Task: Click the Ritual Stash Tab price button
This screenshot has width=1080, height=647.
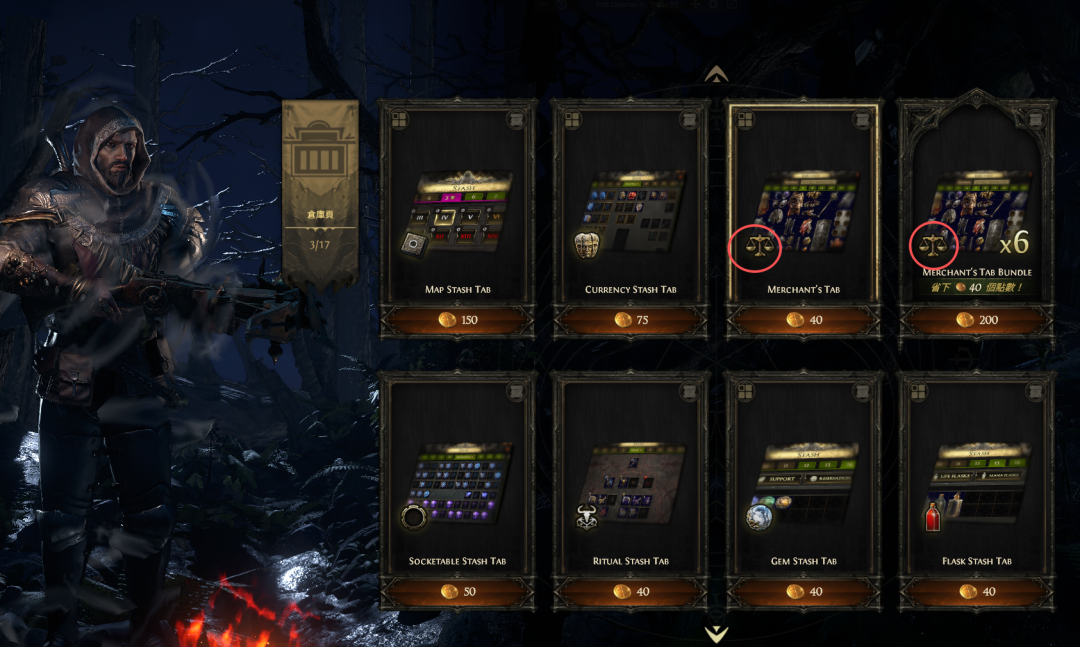Action: (x=630, y=592)
